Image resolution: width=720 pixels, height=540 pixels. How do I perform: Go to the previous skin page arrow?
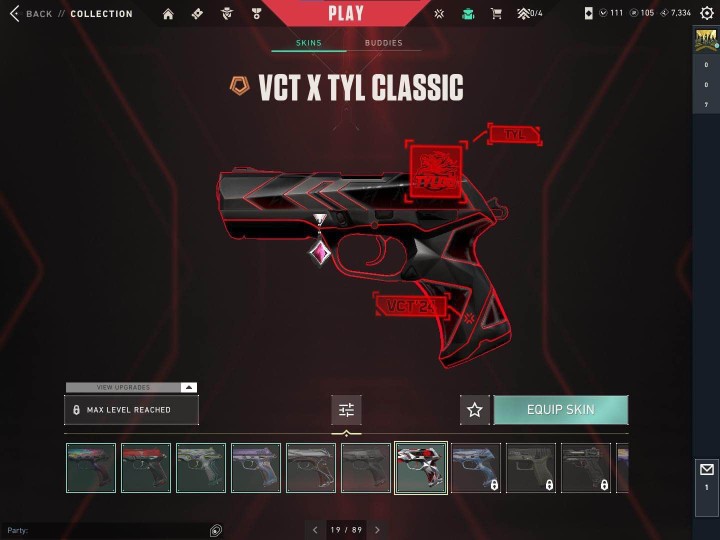point(315,530)
